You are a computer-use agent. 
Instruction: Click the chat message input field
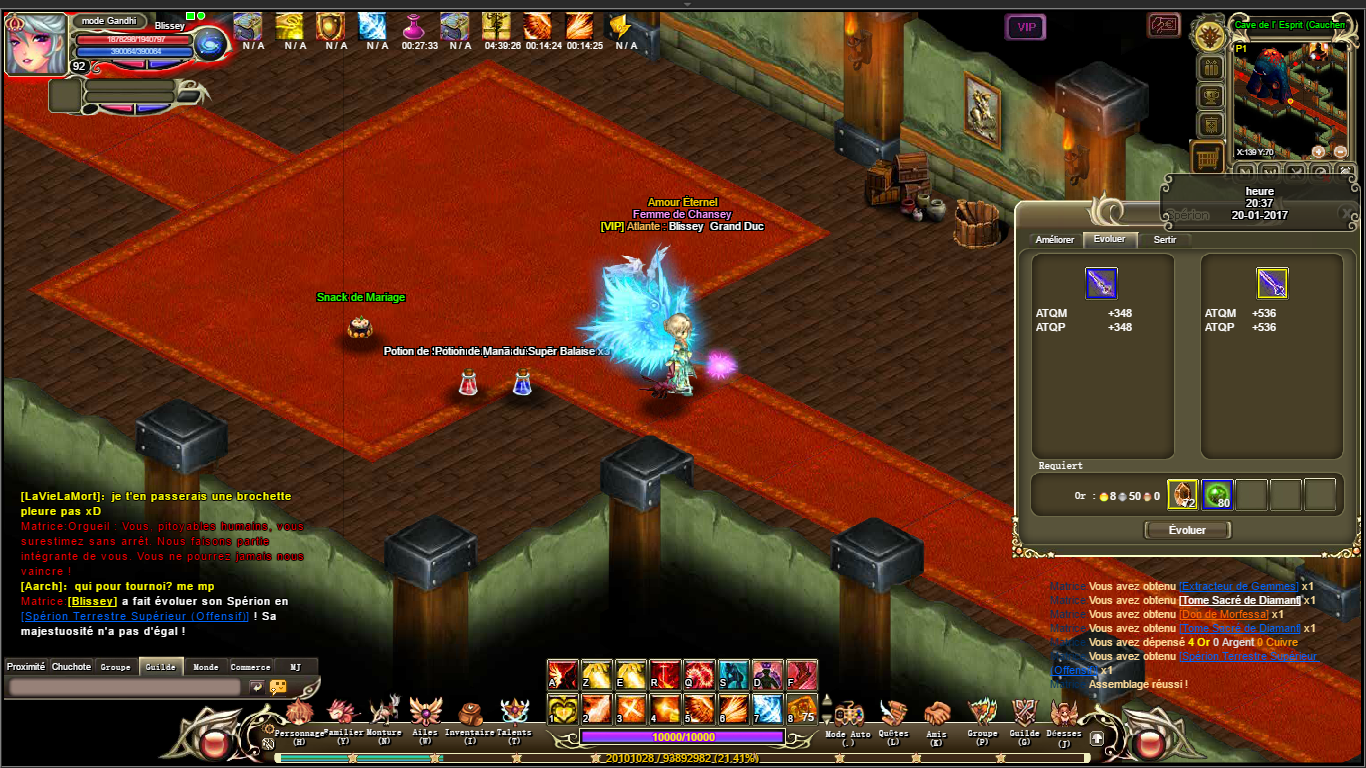(x=124, y=687)
